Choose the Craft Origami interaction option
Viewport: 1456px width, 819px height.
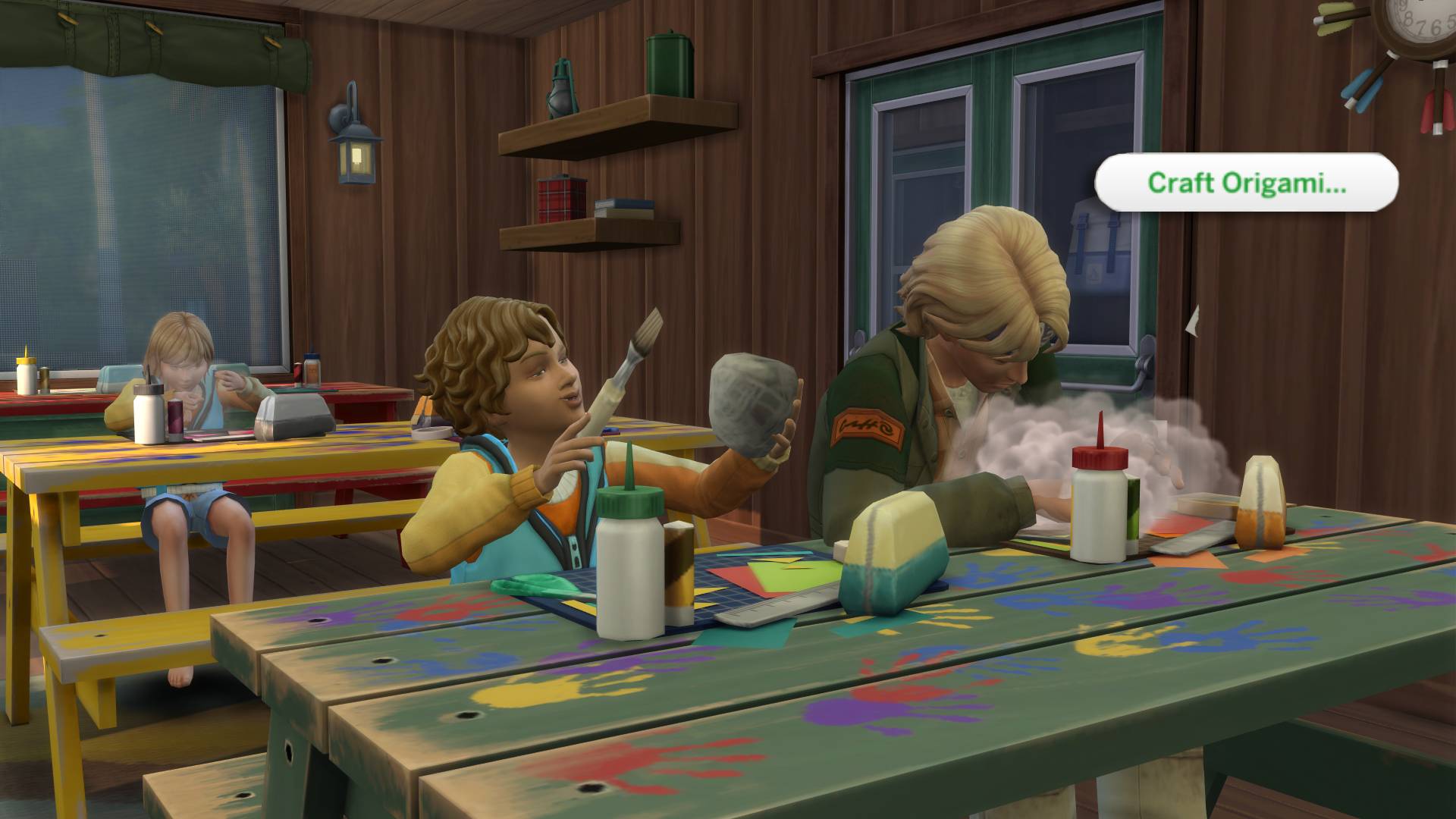coord(1246,183)
